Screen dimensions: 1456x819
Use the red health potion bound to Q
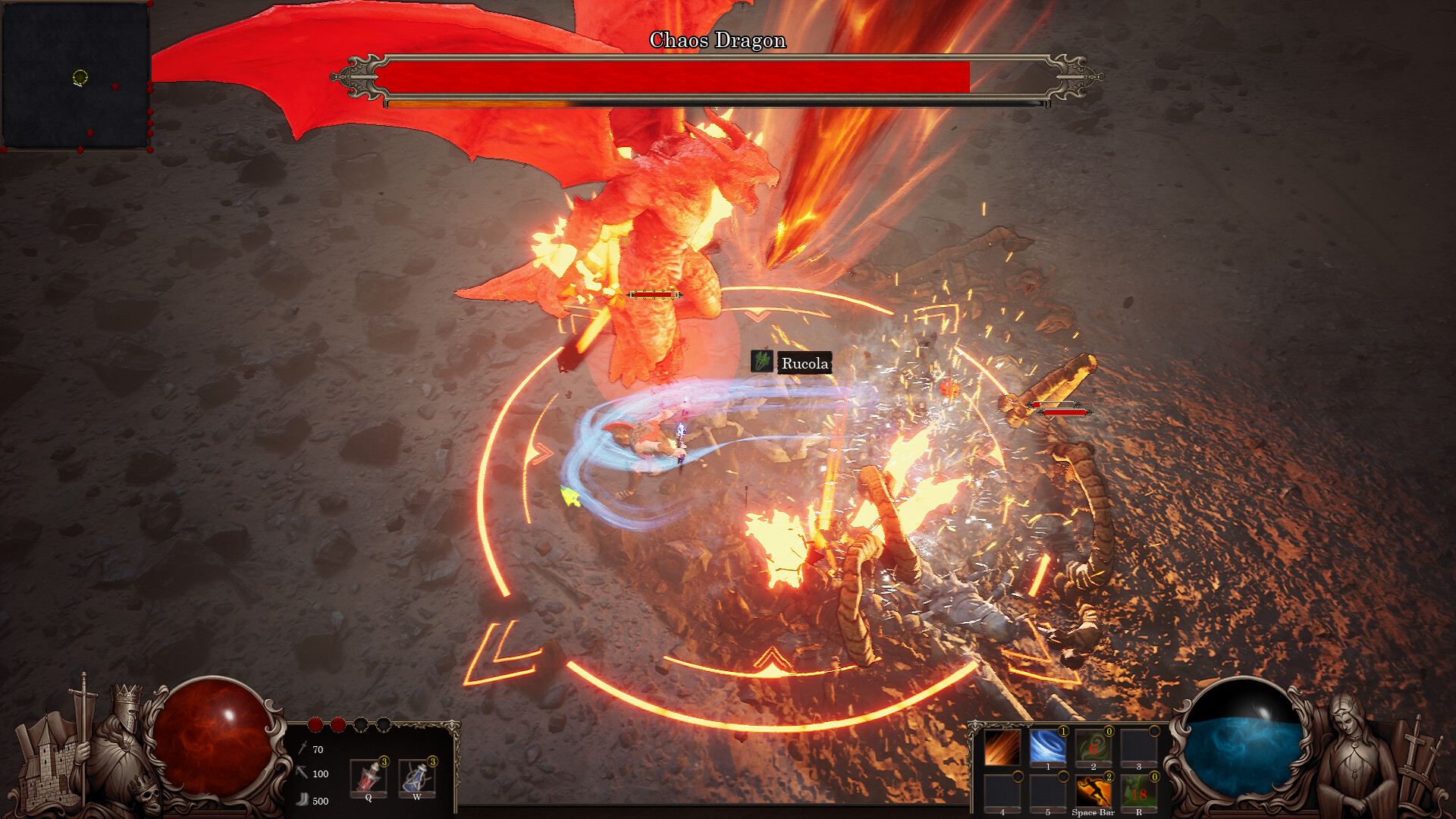[369, 777]
